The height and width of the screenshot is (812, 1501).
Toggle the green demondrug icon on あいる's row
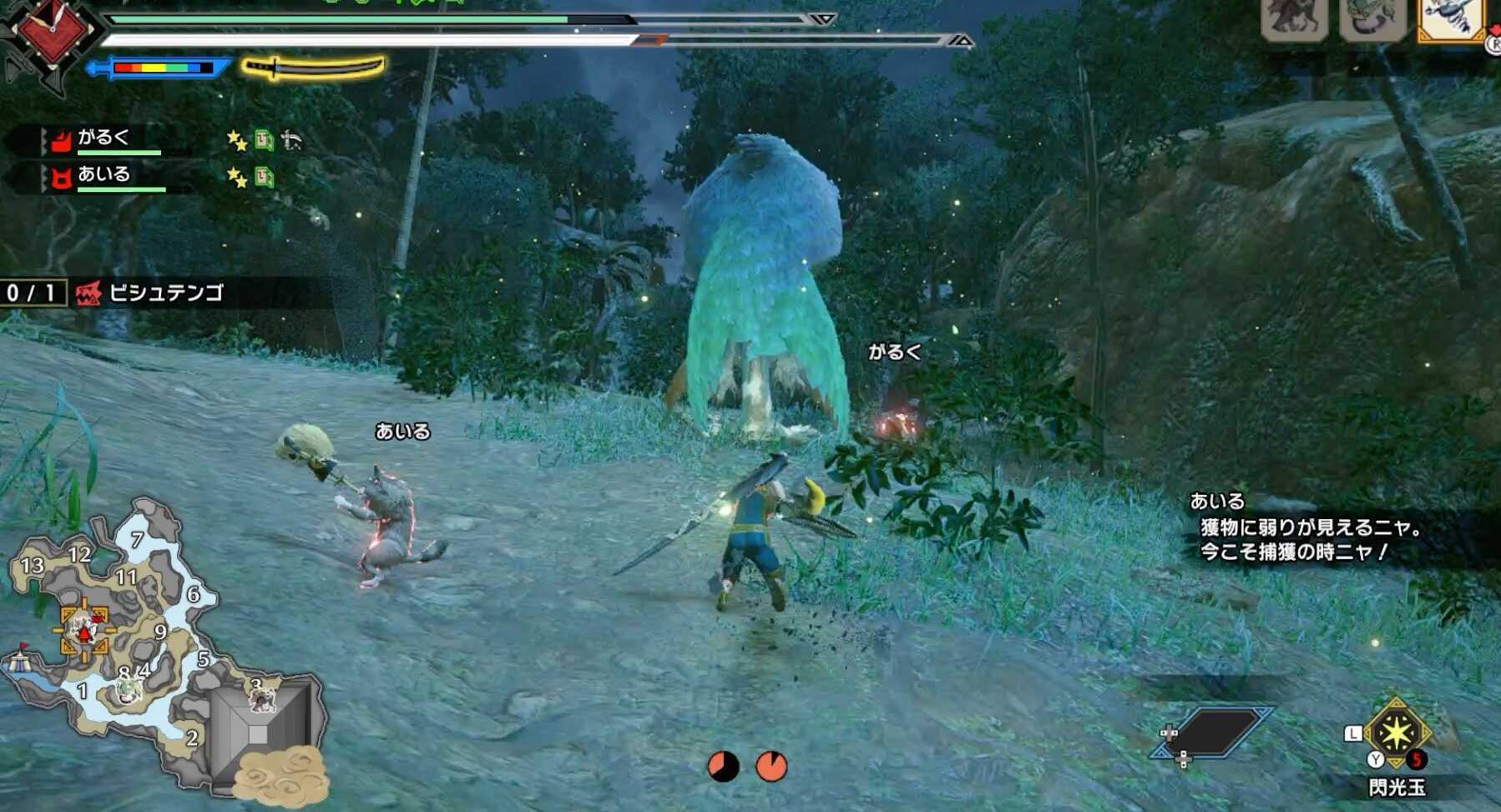click(x=265, y=179)
